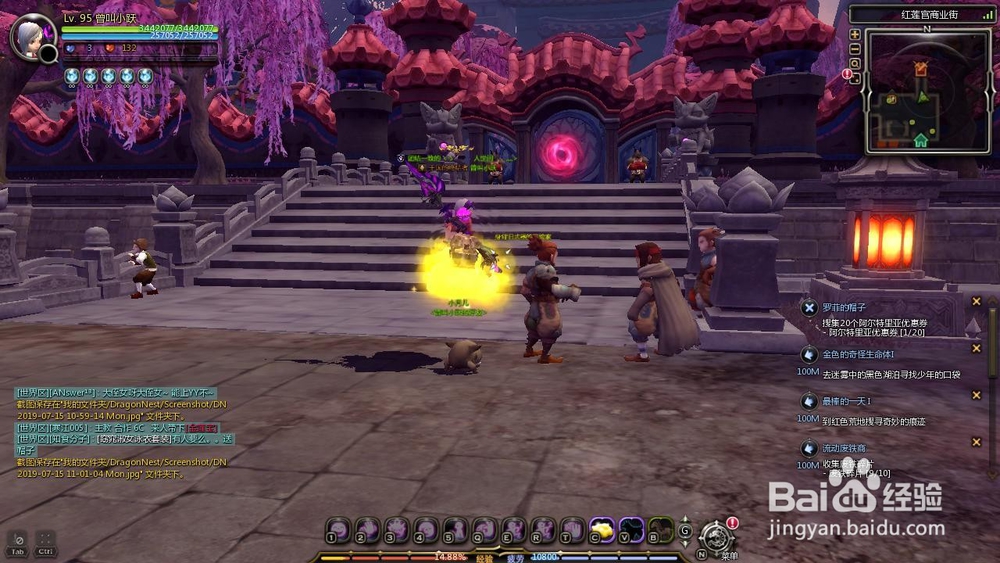1000x563 pixels.
Task: Click the Tab button at bottom left
Action: 17,541
